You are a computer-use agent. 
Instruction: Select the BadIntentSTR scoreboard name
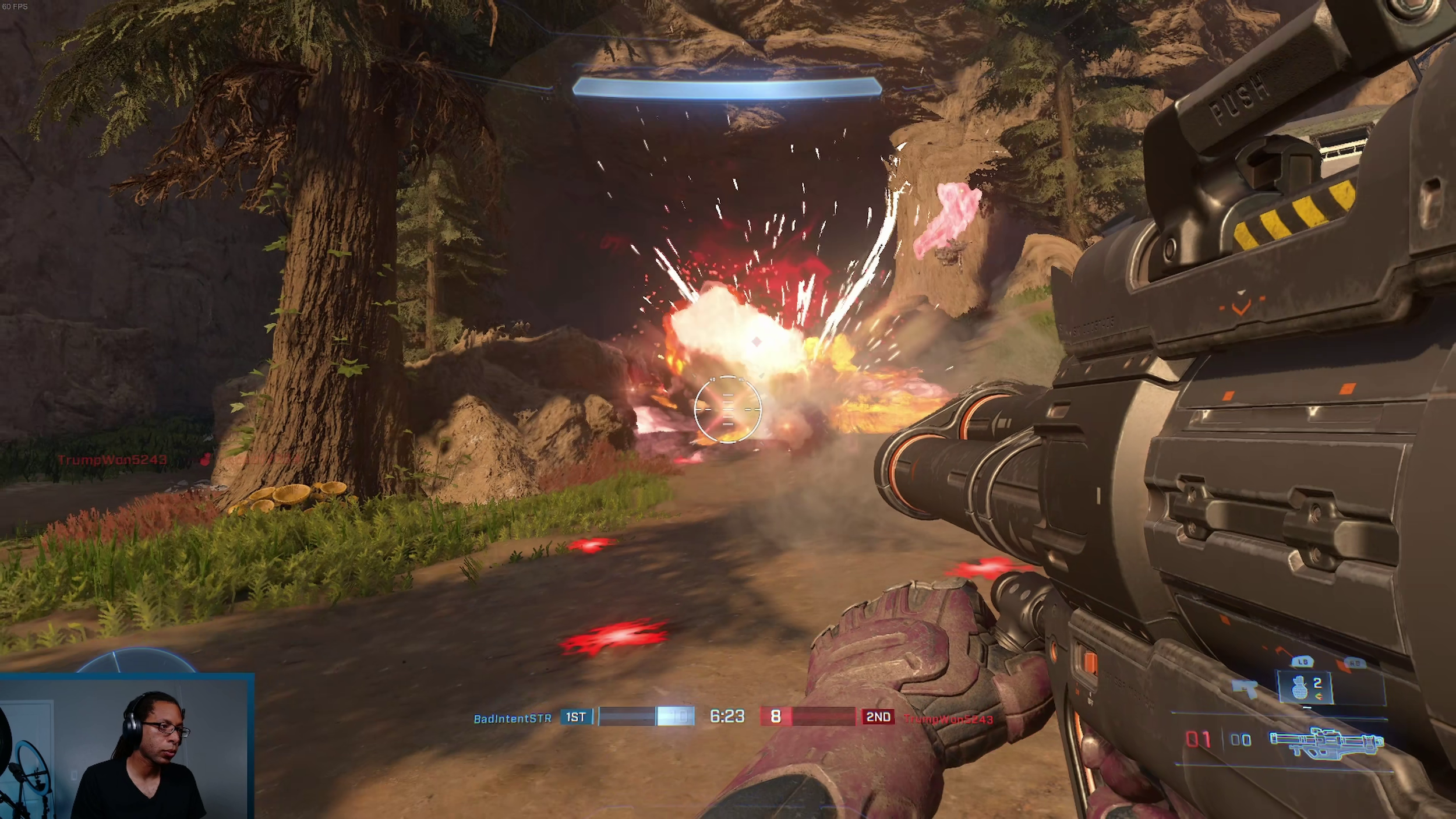coord(512,718)
